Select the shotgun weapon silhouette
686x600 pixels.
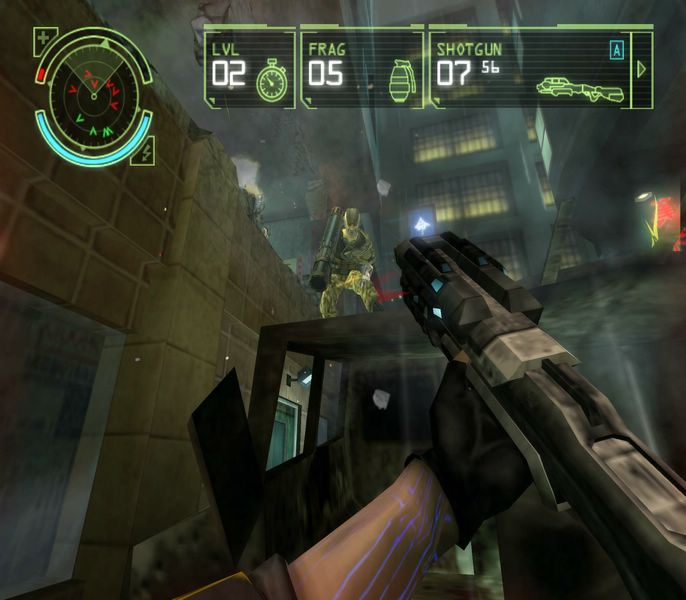(580, 87)
